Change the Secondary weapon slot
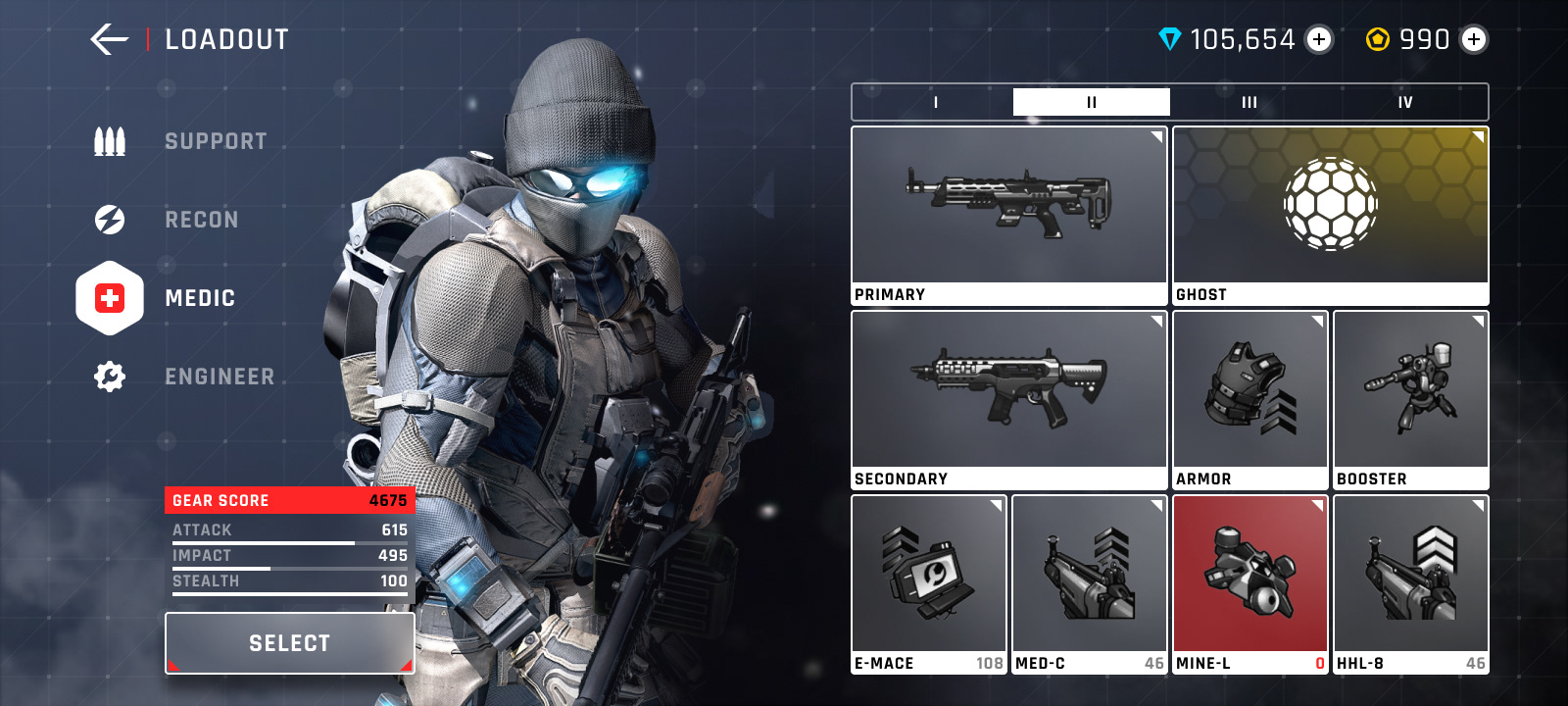The height and width of the screenshot is (706, 1568). pos(1008,399)
